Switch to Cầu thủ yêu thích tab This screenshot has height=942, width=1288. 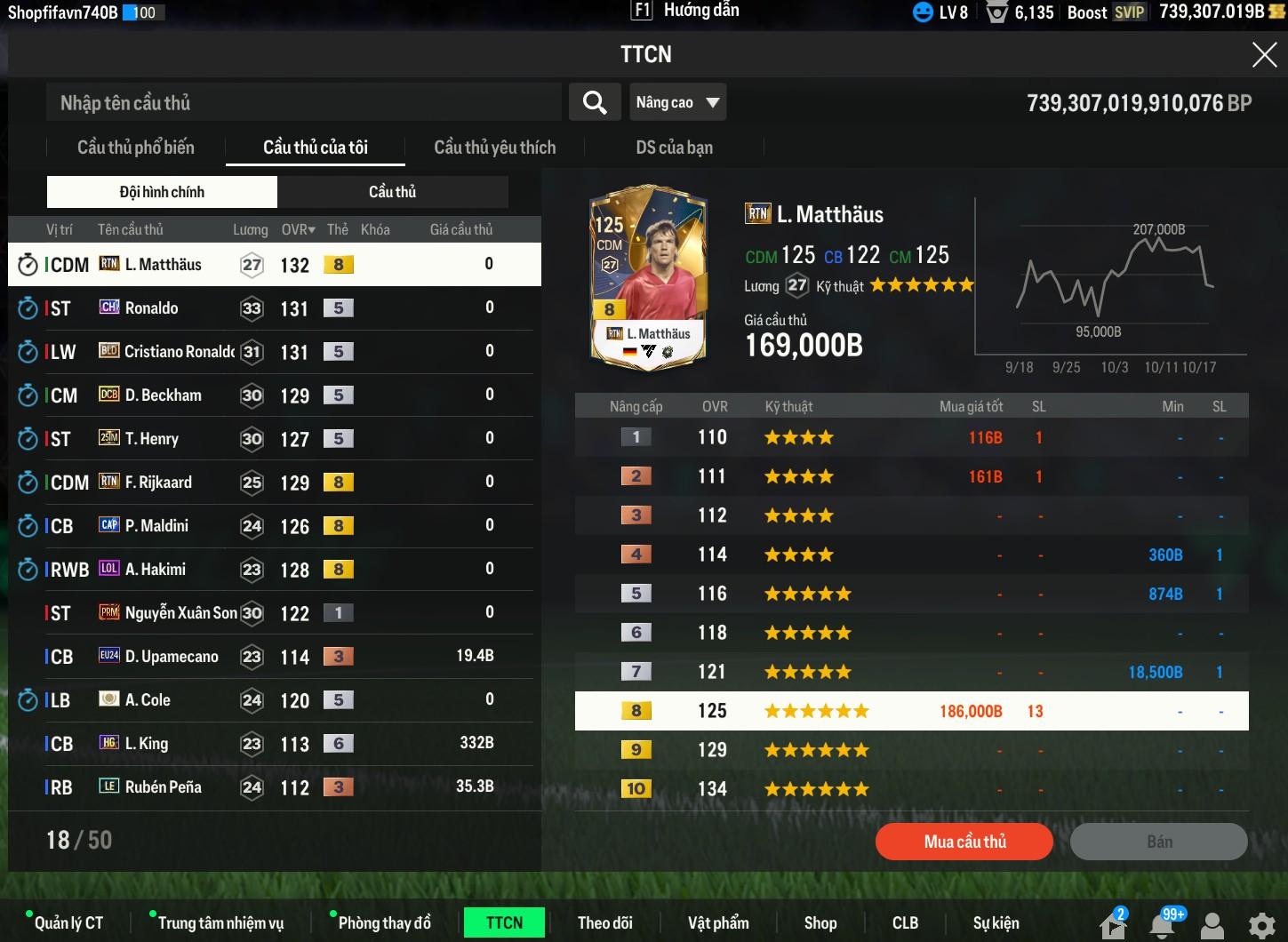[x=494, y=148]
